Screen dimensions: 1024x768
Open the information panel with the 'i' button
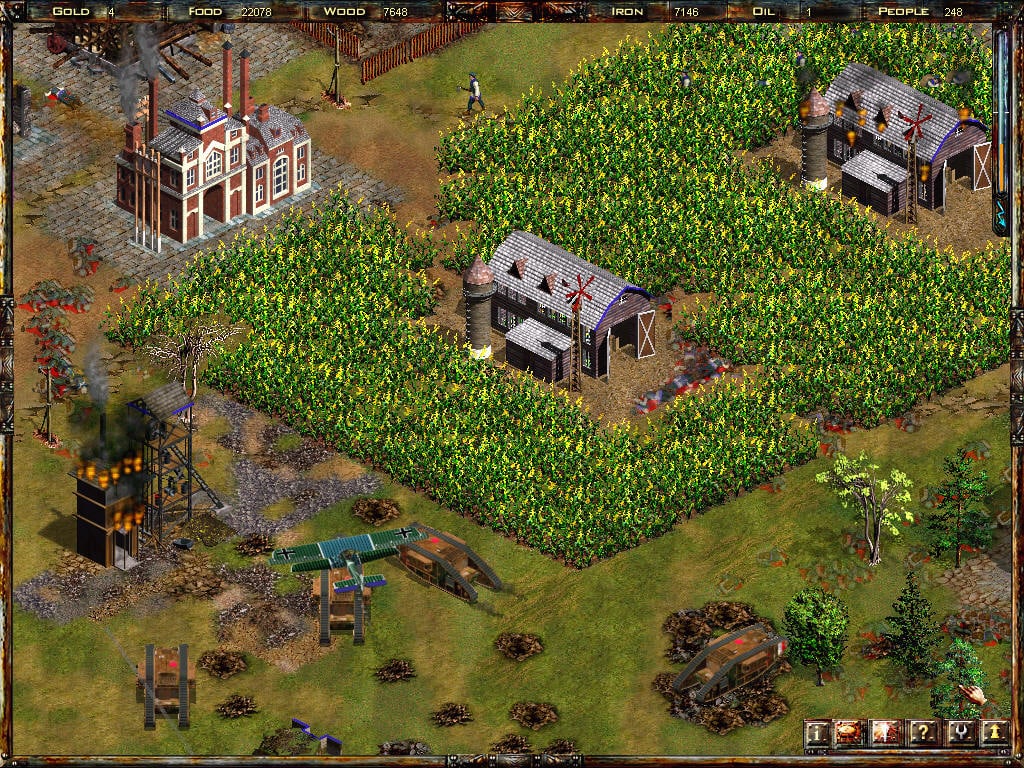817,733
